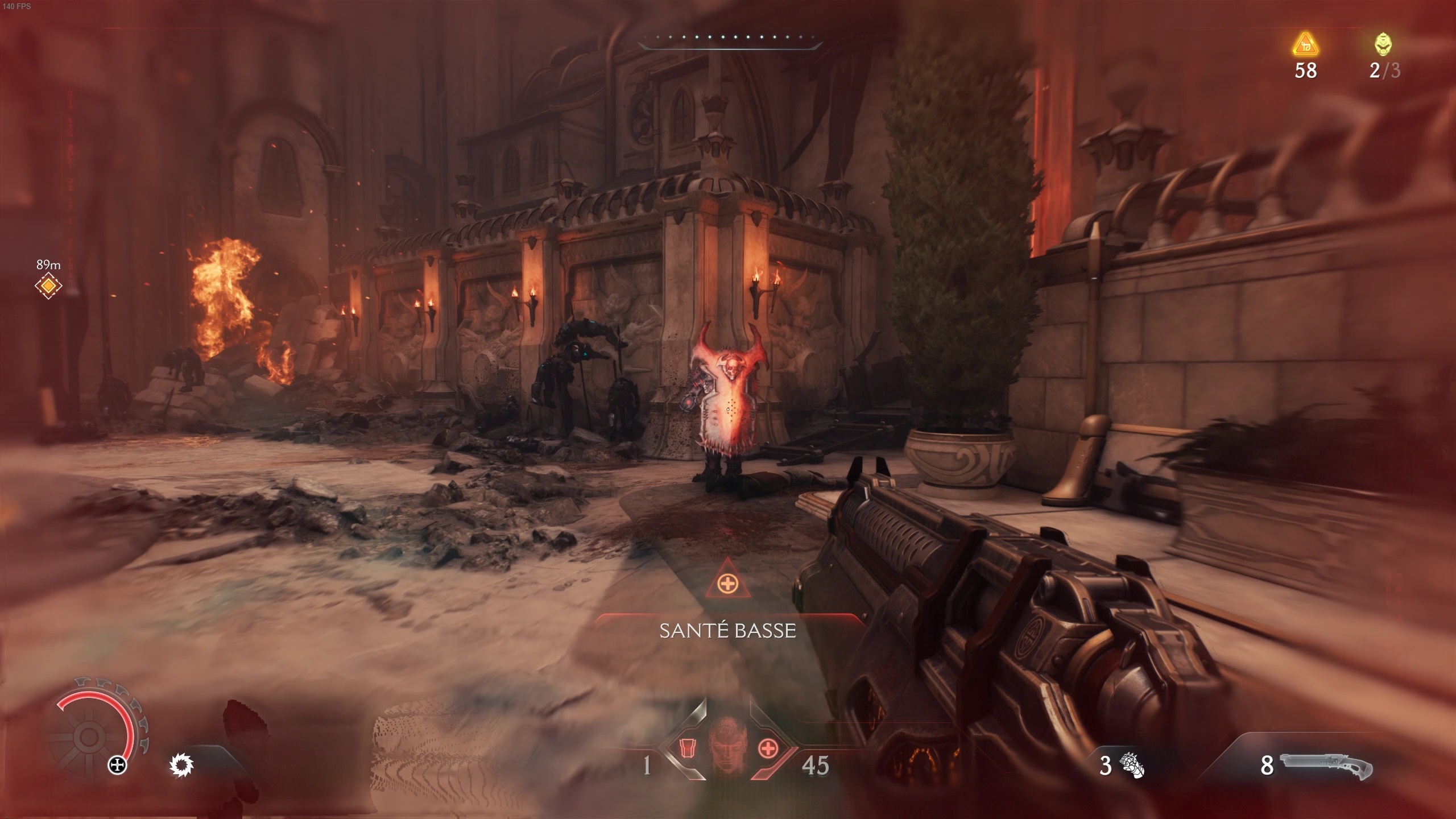
Task: Select the gold currency triangle icon
Action: [x=1305, y=44]
